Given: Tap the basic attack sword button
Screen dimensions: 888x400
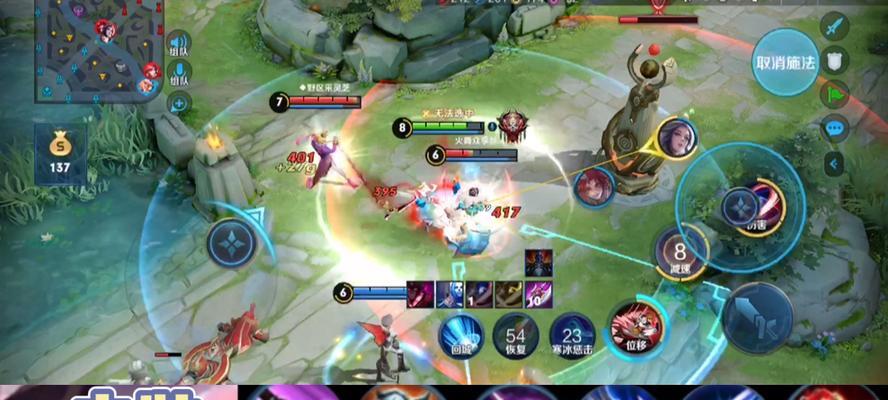Looking at the screenshot, I should pyautogui.click(x=758, y=317).
